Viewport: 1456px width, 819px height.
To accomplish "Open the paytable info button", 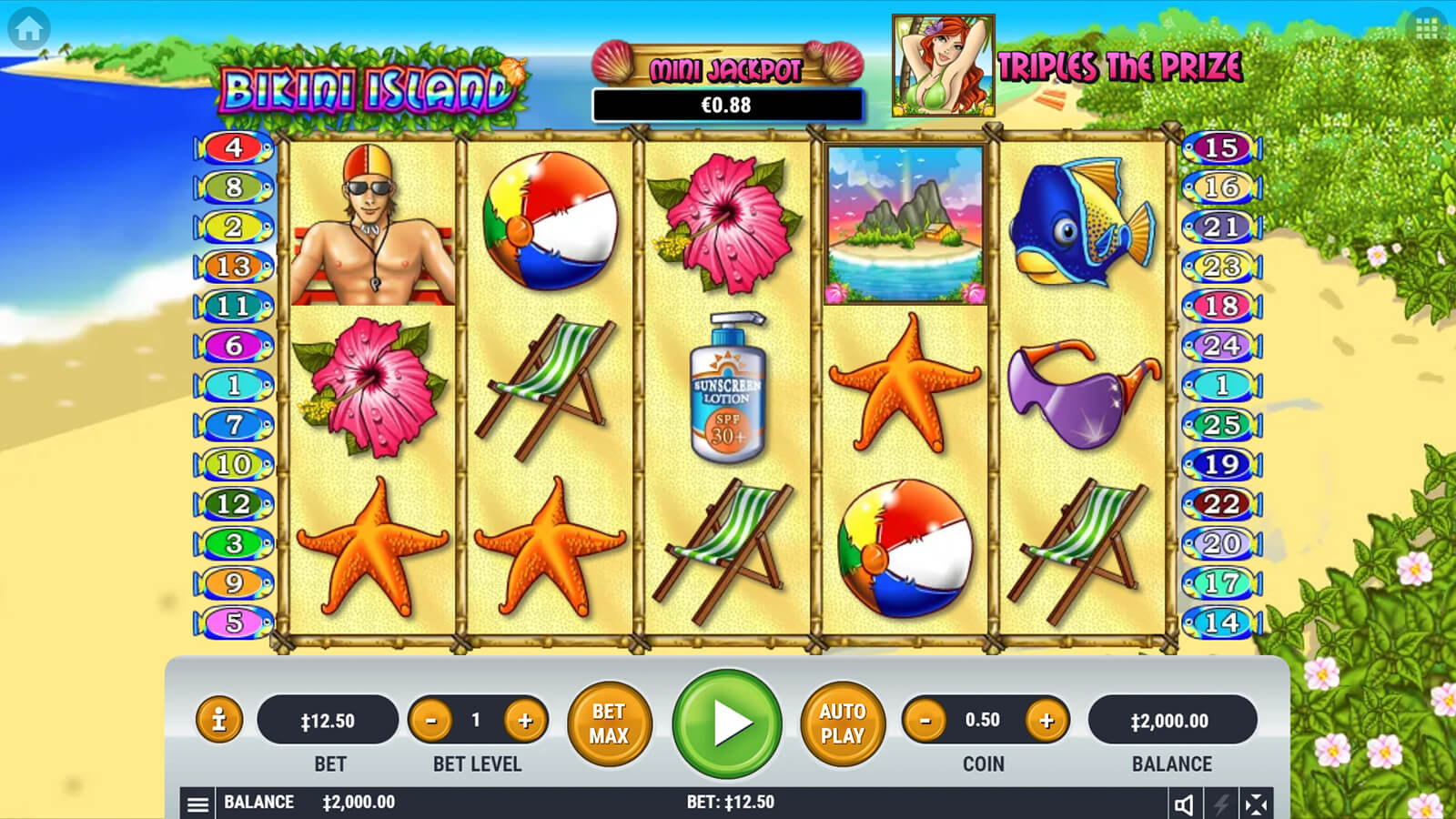I will 218,721.
